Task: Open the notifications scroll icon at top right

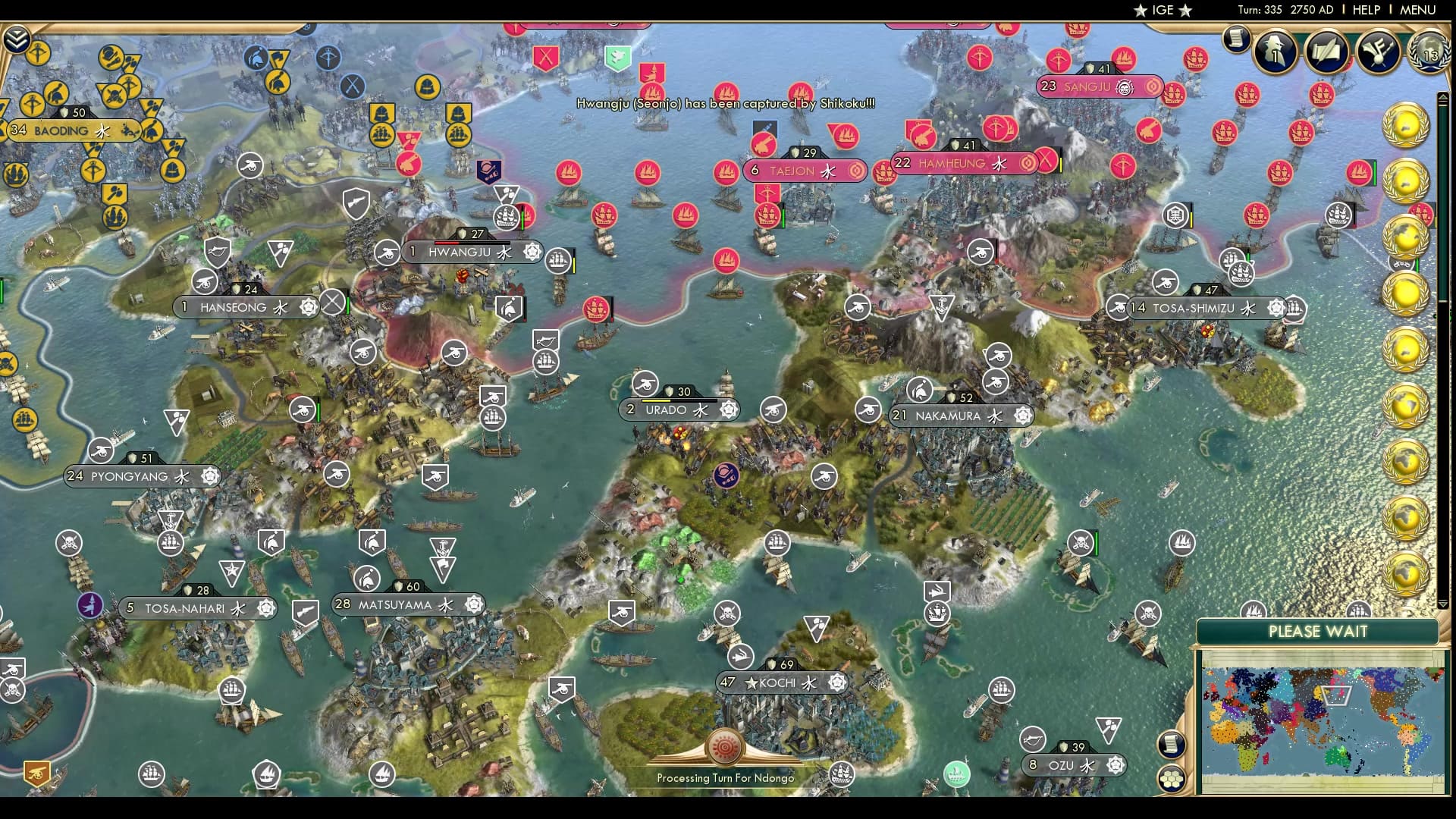Action: click(x=1235, y=39)
